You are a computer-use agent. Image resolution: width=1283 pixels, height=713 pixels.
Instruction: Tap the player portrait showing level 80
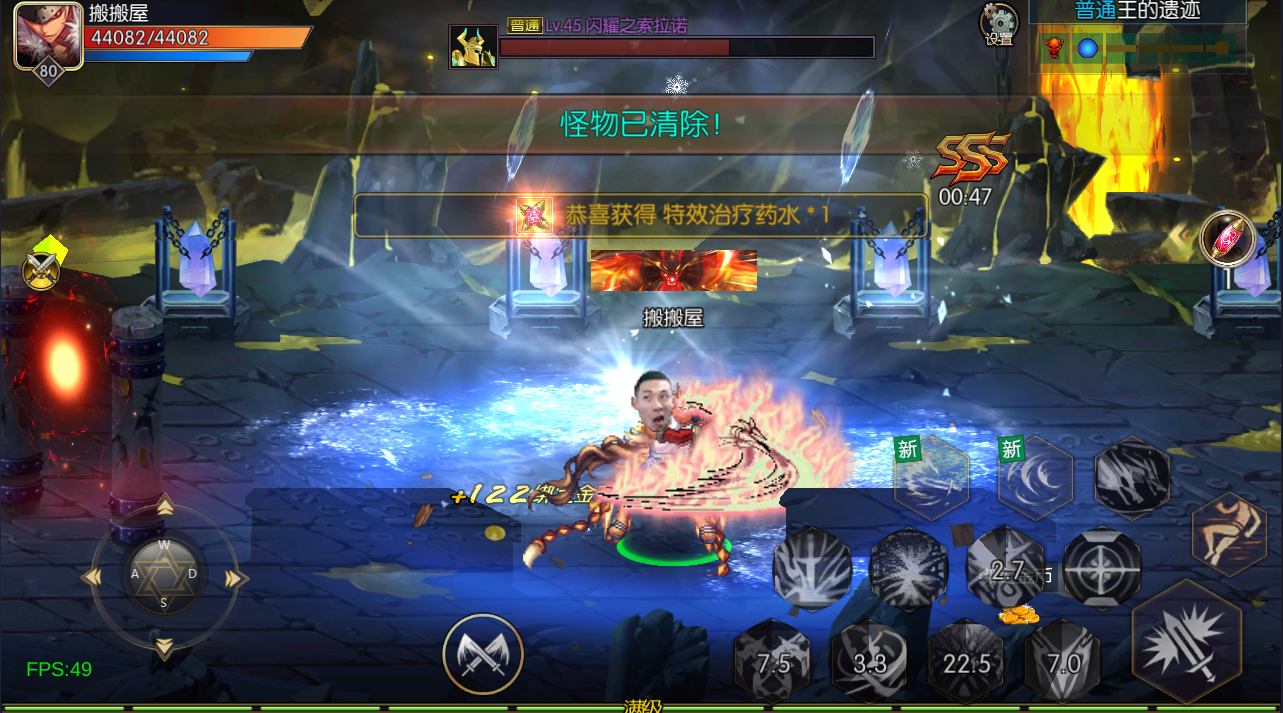48,37
